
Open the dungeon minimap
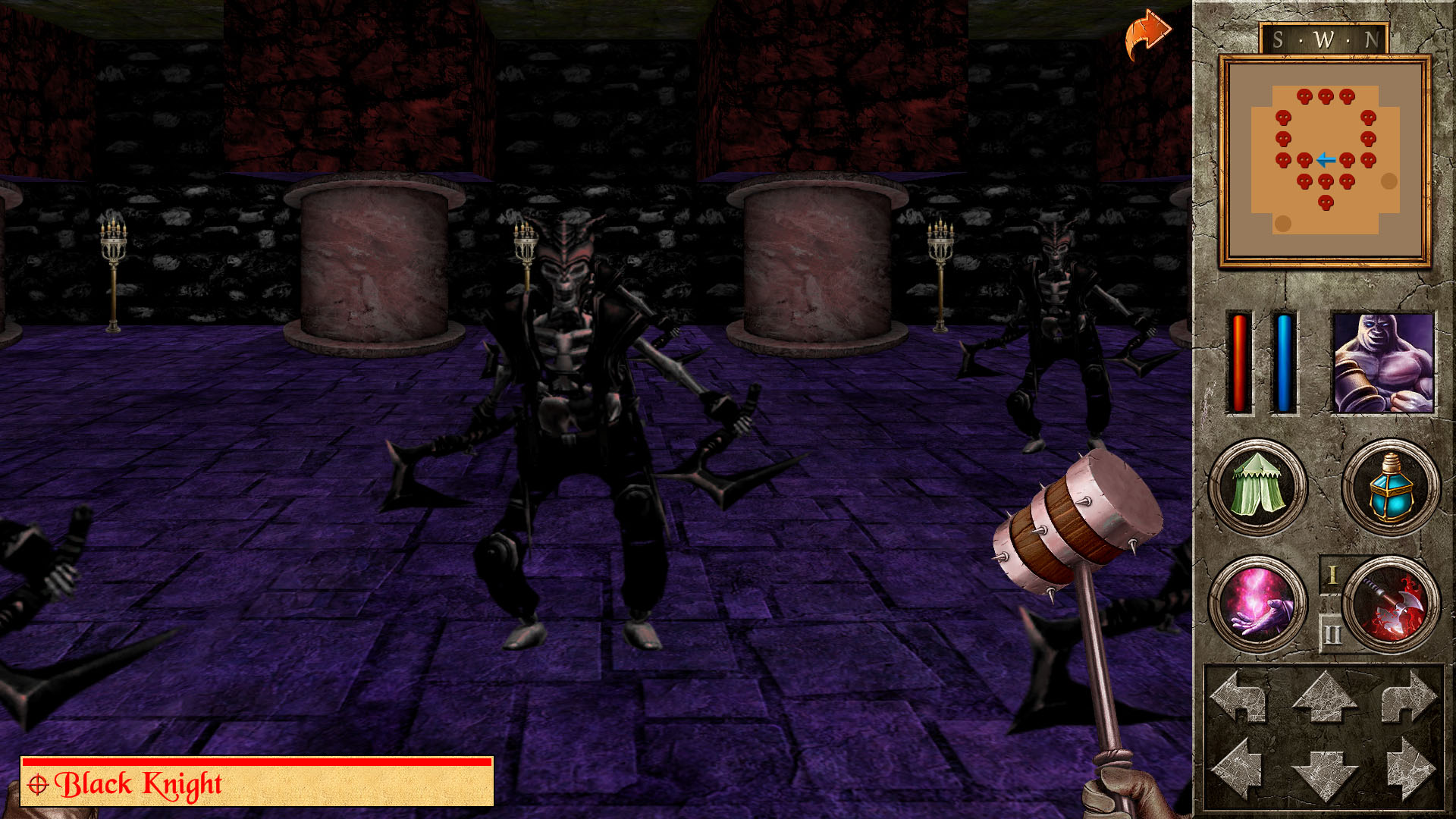point(1325,160)
